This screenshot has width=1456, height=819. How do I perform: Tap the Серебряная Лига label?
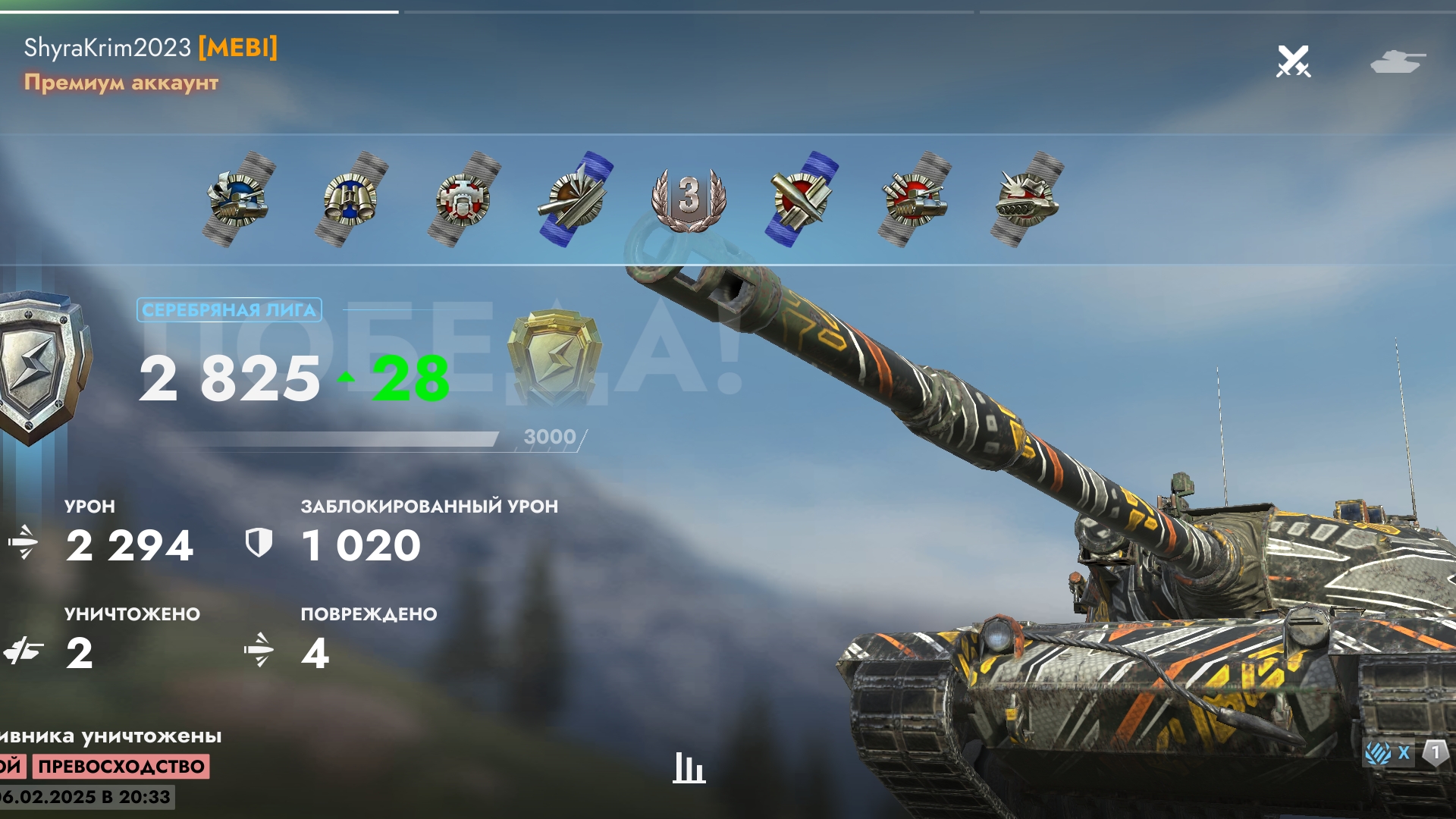coord(229,309)
